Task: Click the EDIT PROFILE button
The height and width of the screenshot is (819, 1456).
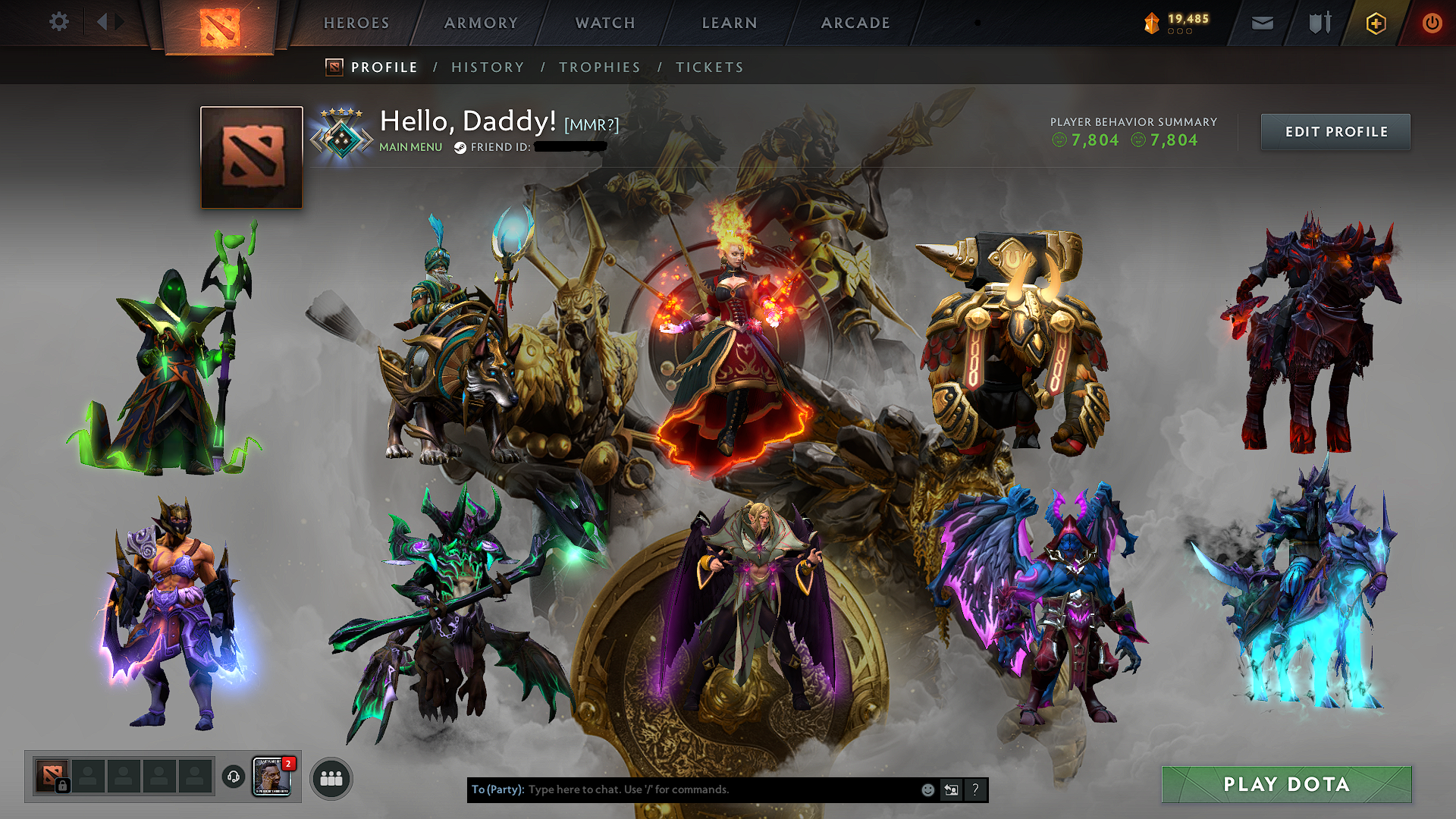Action: (1335, 131)
